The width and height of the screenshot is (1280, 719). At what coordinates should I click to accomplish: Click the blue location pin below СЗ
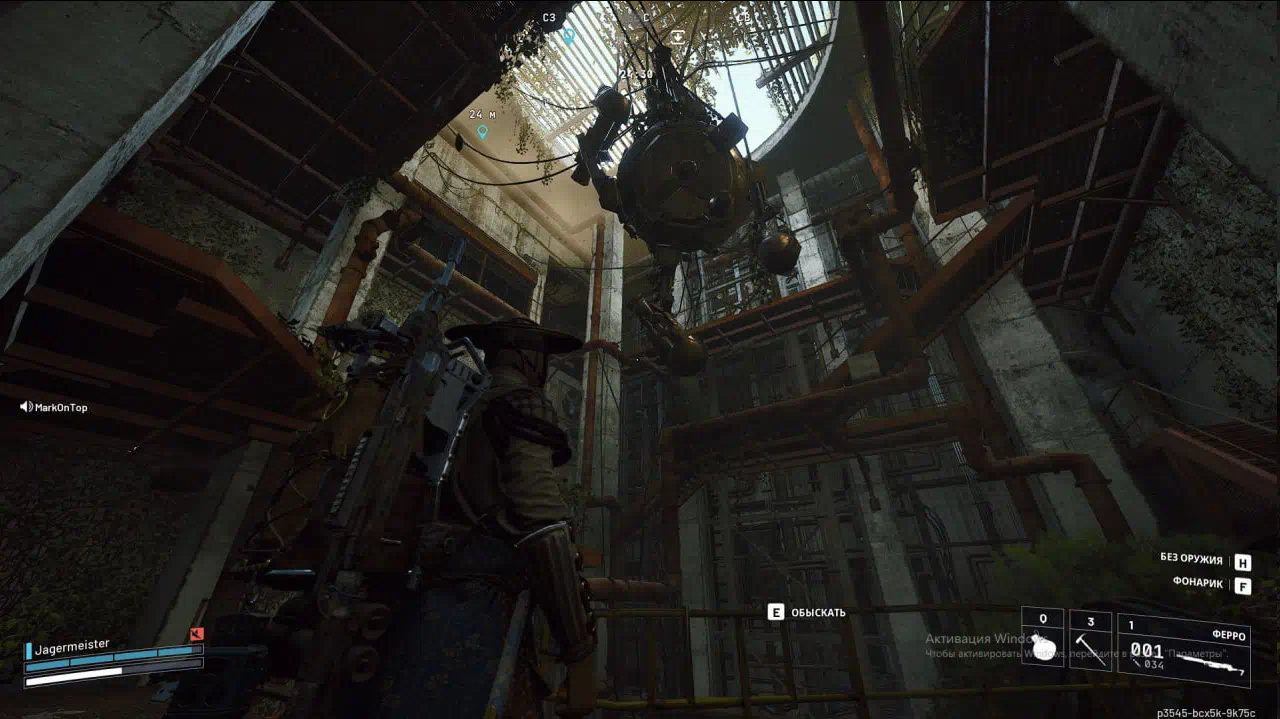[568, 36]
